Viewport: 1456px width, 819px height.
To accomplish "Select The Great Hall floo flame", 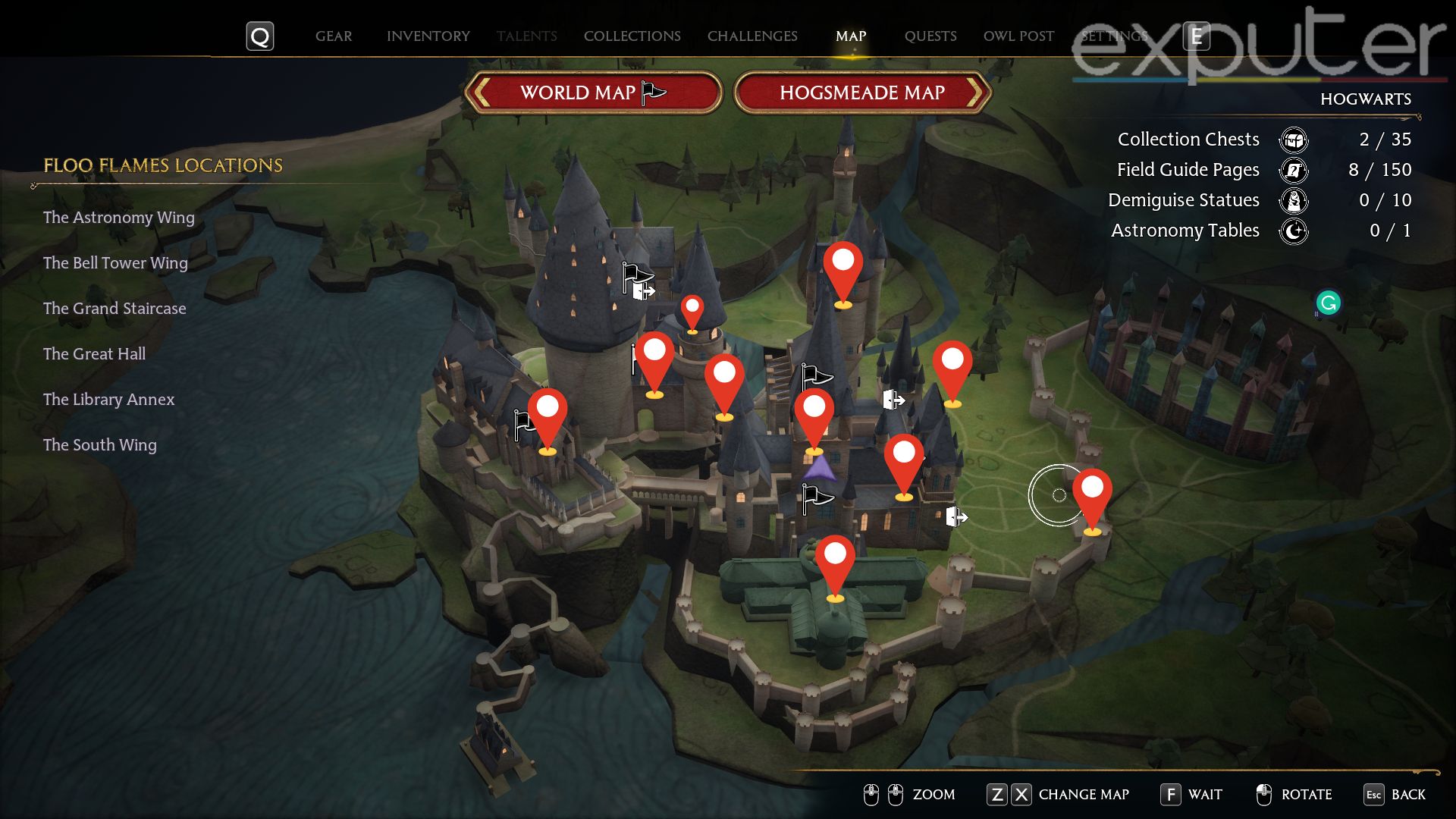I will pyautogui.click(x=93, y=353).
